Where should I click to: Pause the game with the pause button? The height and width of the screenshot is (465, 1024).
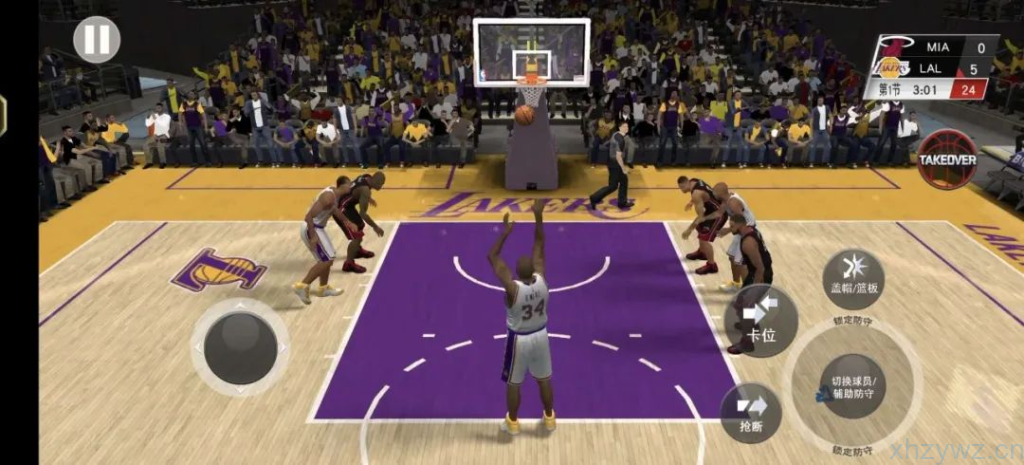tap(97, 40)
